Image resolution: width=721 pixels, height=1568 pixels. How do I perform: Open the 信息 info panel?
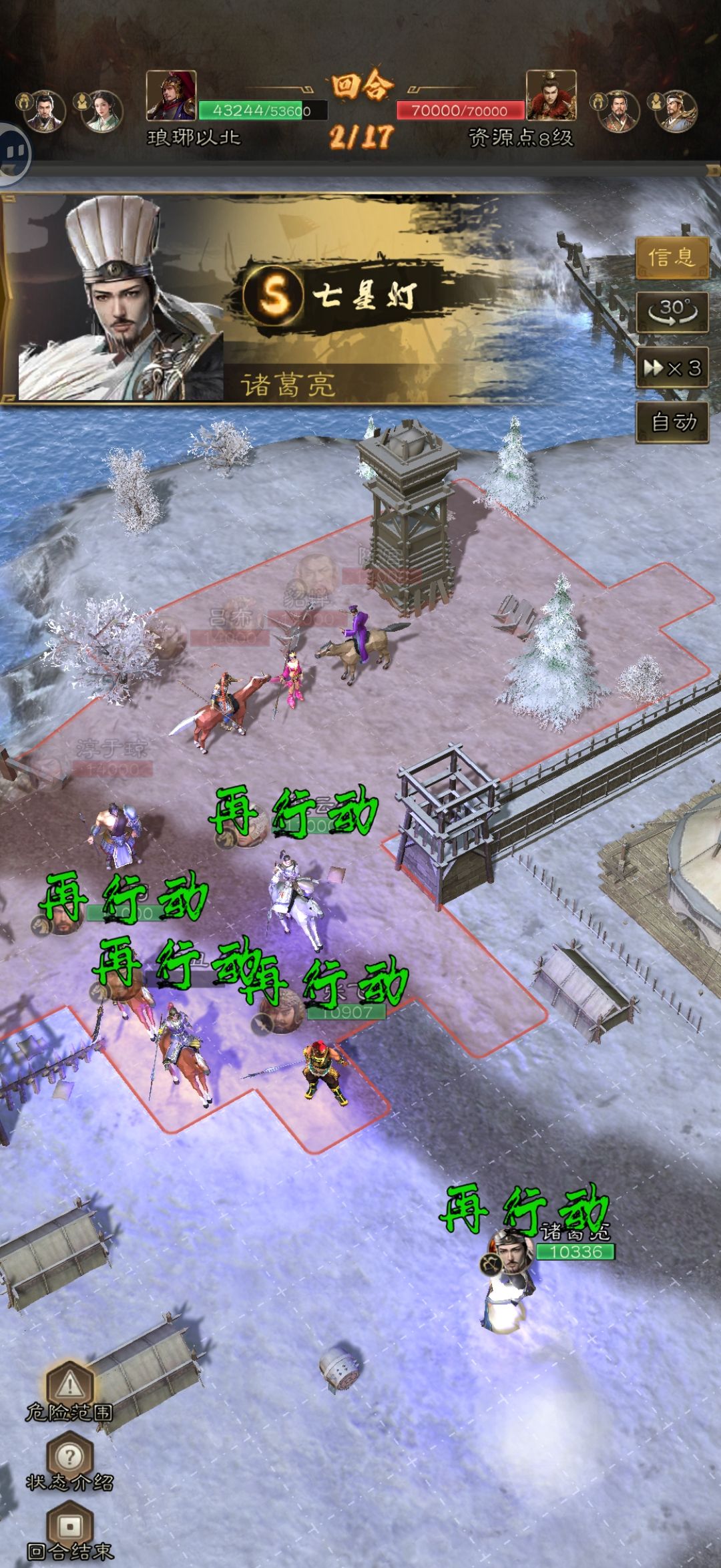coord(671,256)
